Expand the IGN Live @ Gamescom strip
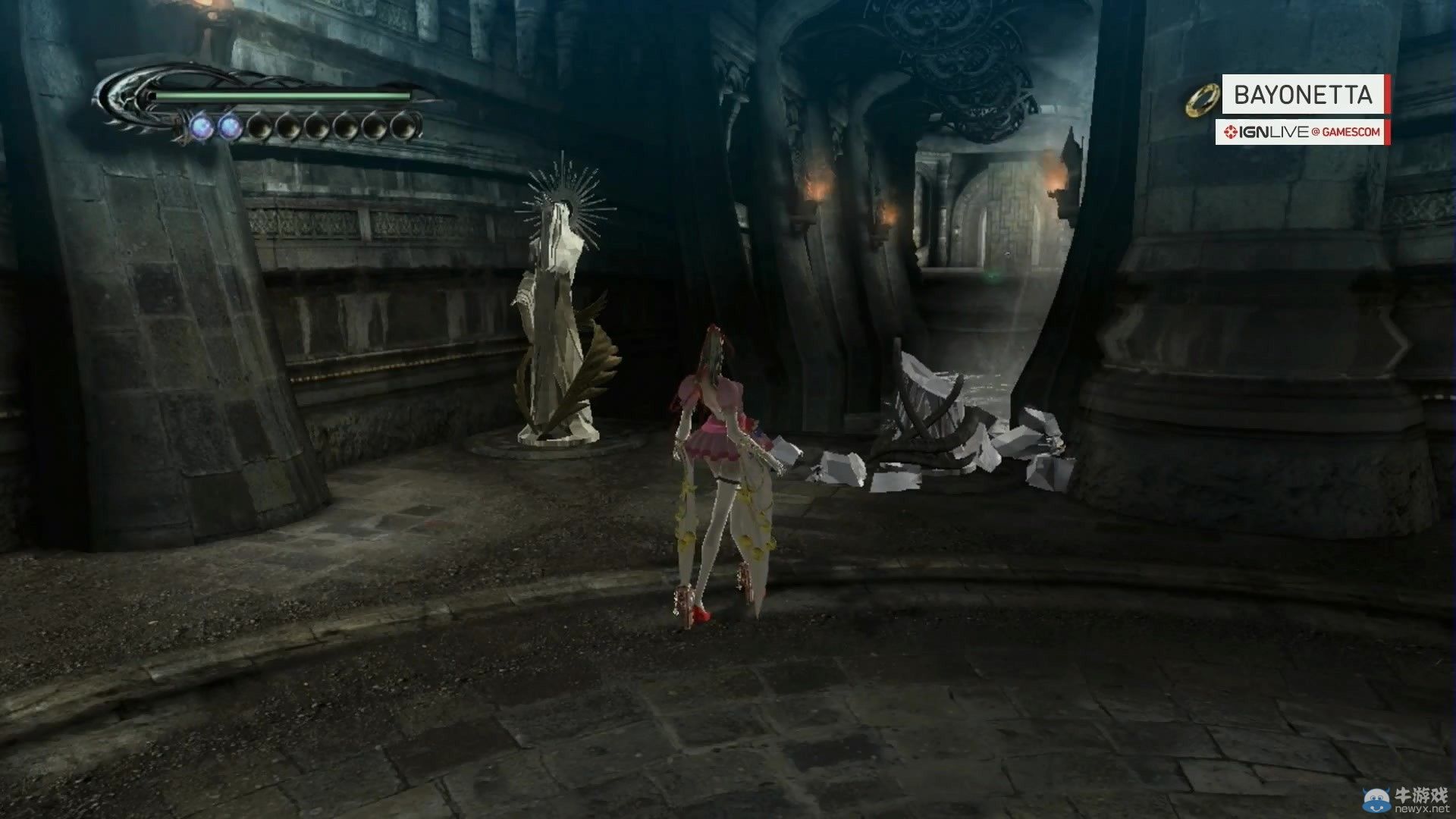This screenshot has height=819, width=1456. [x=1300, y=132]
